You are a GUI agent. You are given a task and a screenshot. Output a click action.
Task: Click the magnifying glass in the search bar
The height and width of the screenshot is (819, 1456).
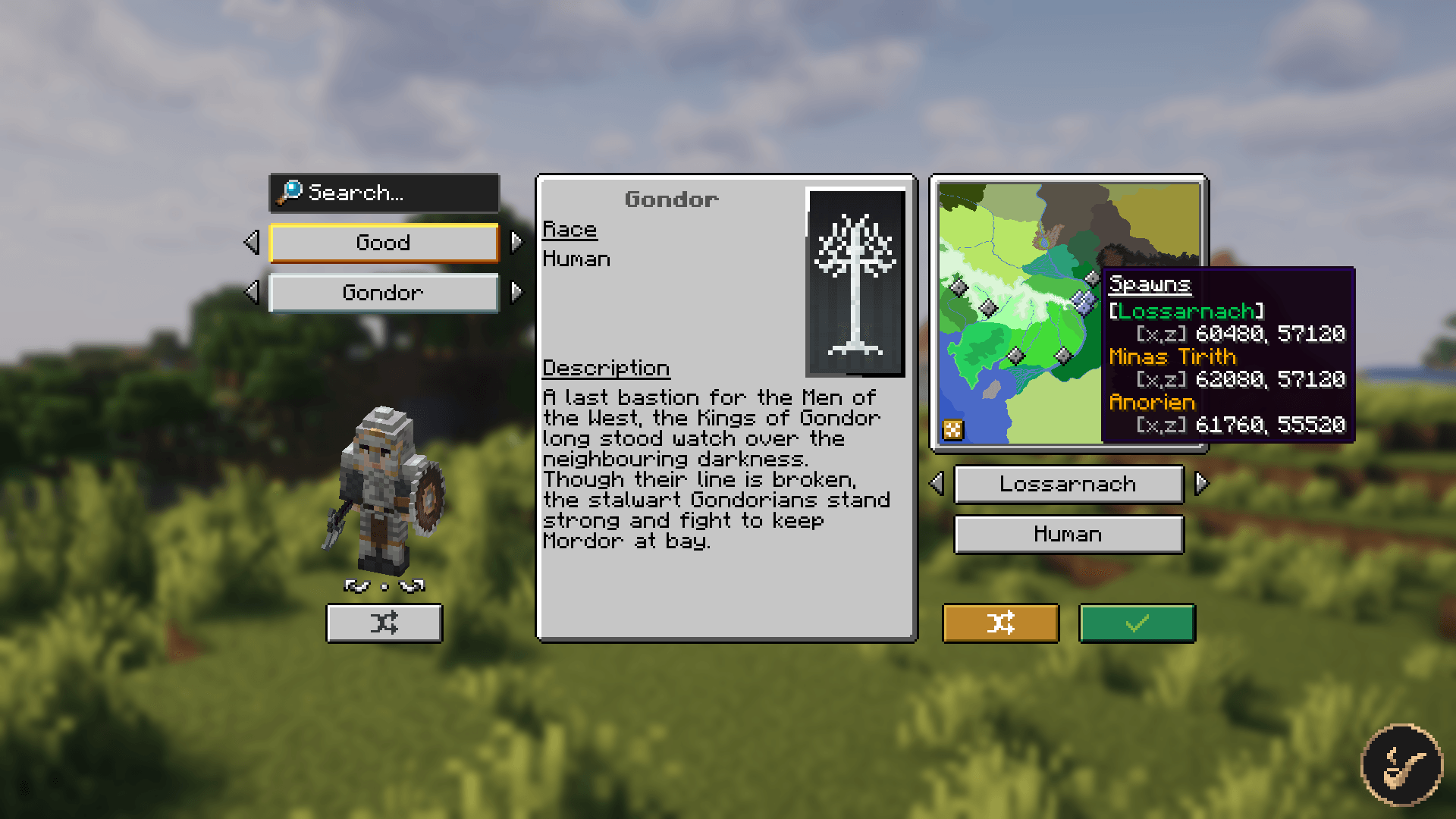click(290, 193)
